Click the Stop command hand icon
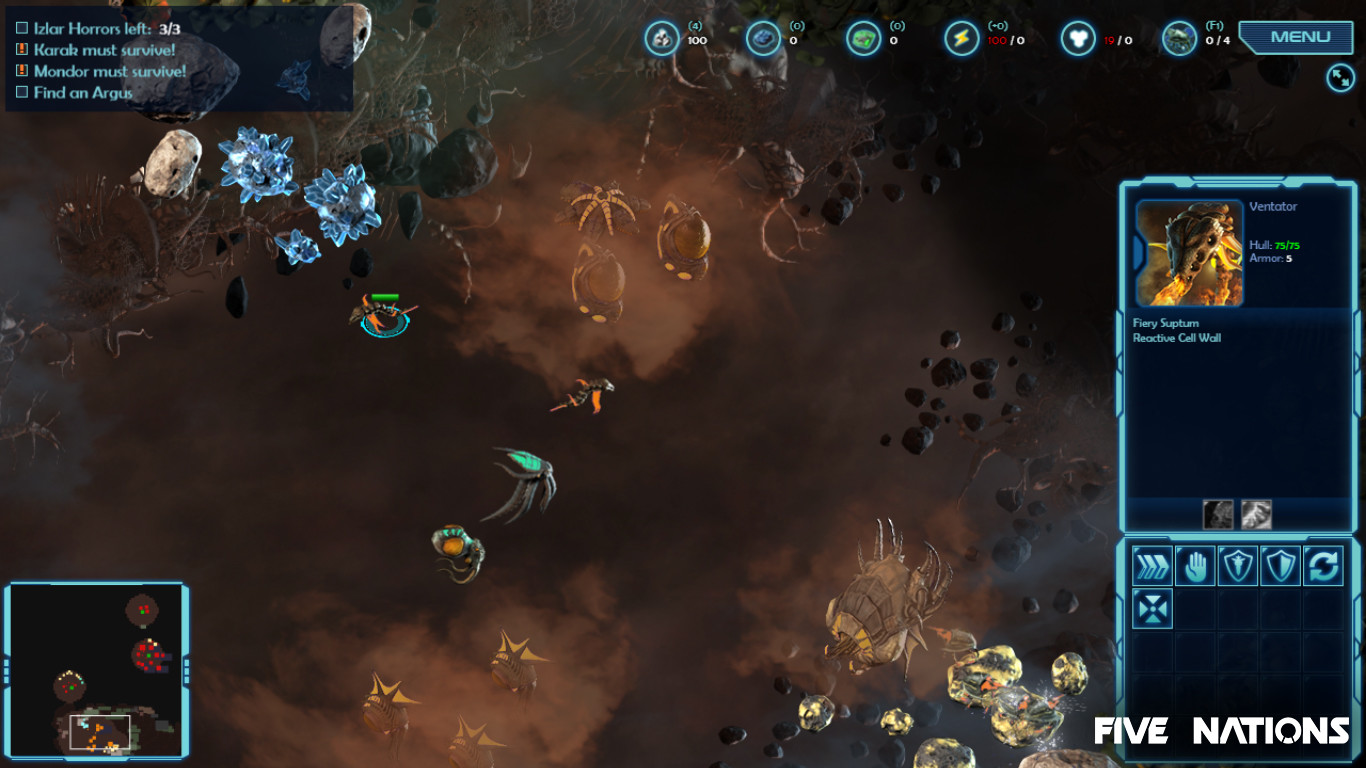Viewport: 1366px width, 768px height. (x=1193, y=565)
